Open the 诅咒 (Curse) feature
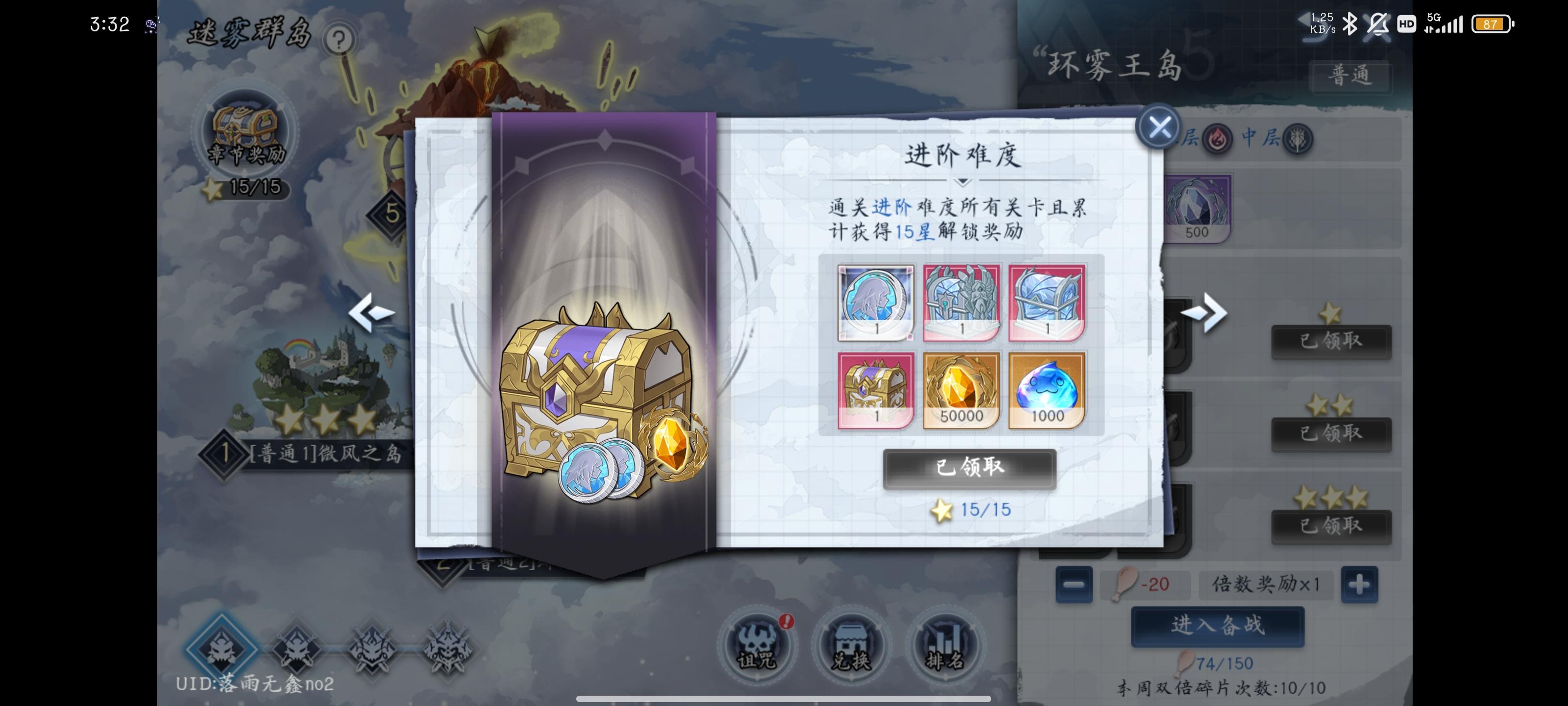Image resolution: width=1568 pixels, height=706 pixels. [x=757, y=648]
